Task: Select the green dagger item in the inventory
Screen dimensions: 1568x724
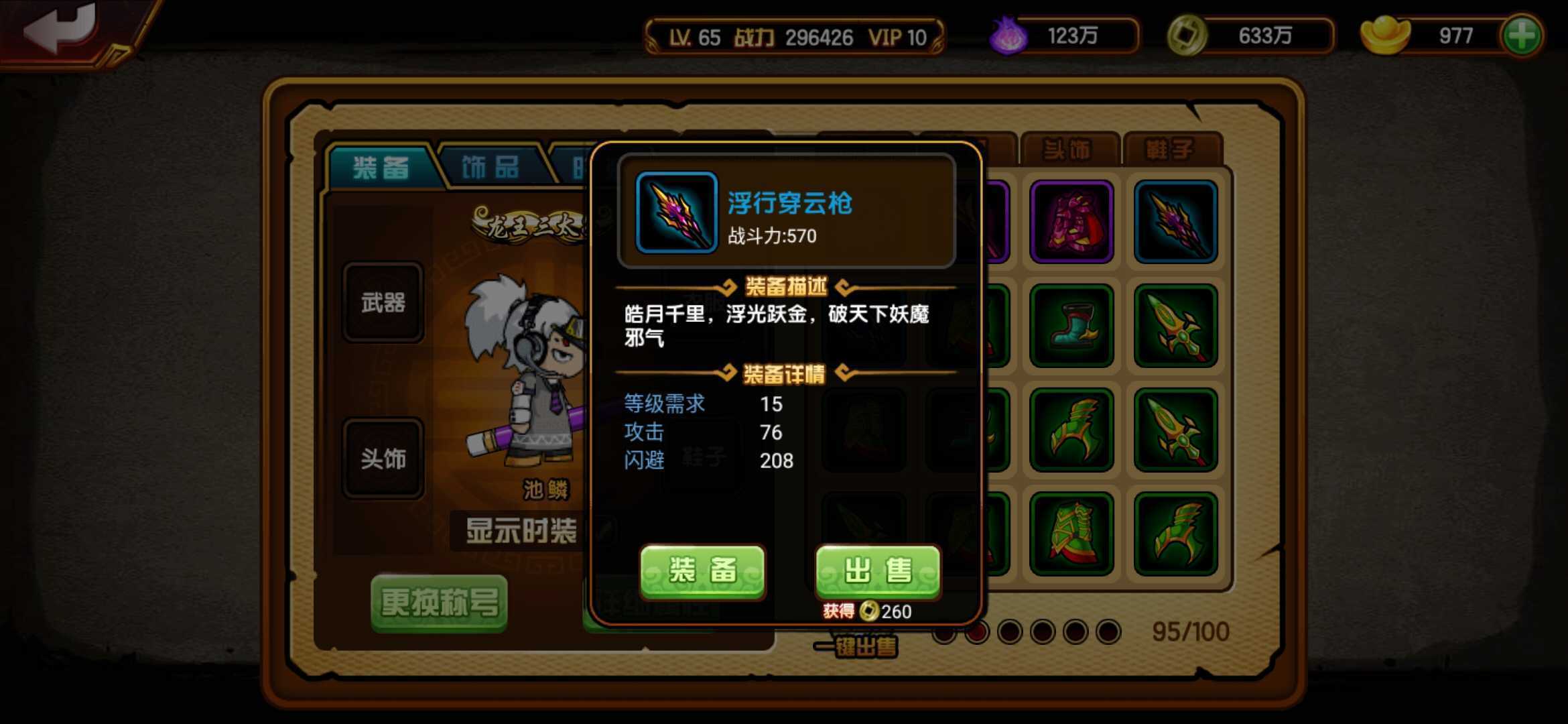Action: coord(1176,326)
